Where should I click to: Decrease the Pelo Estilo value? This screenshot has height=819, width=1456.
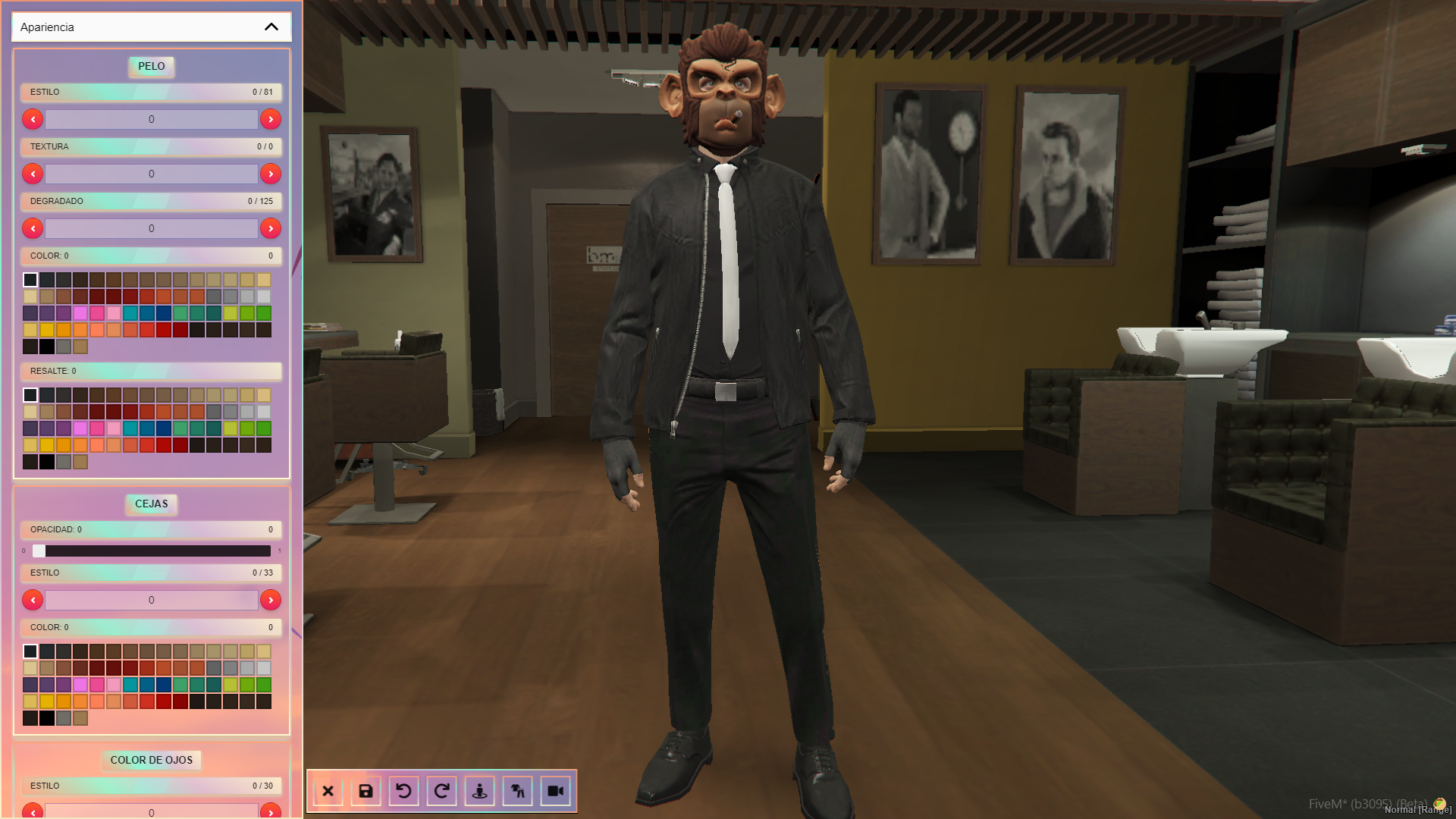tap(33, 119)
